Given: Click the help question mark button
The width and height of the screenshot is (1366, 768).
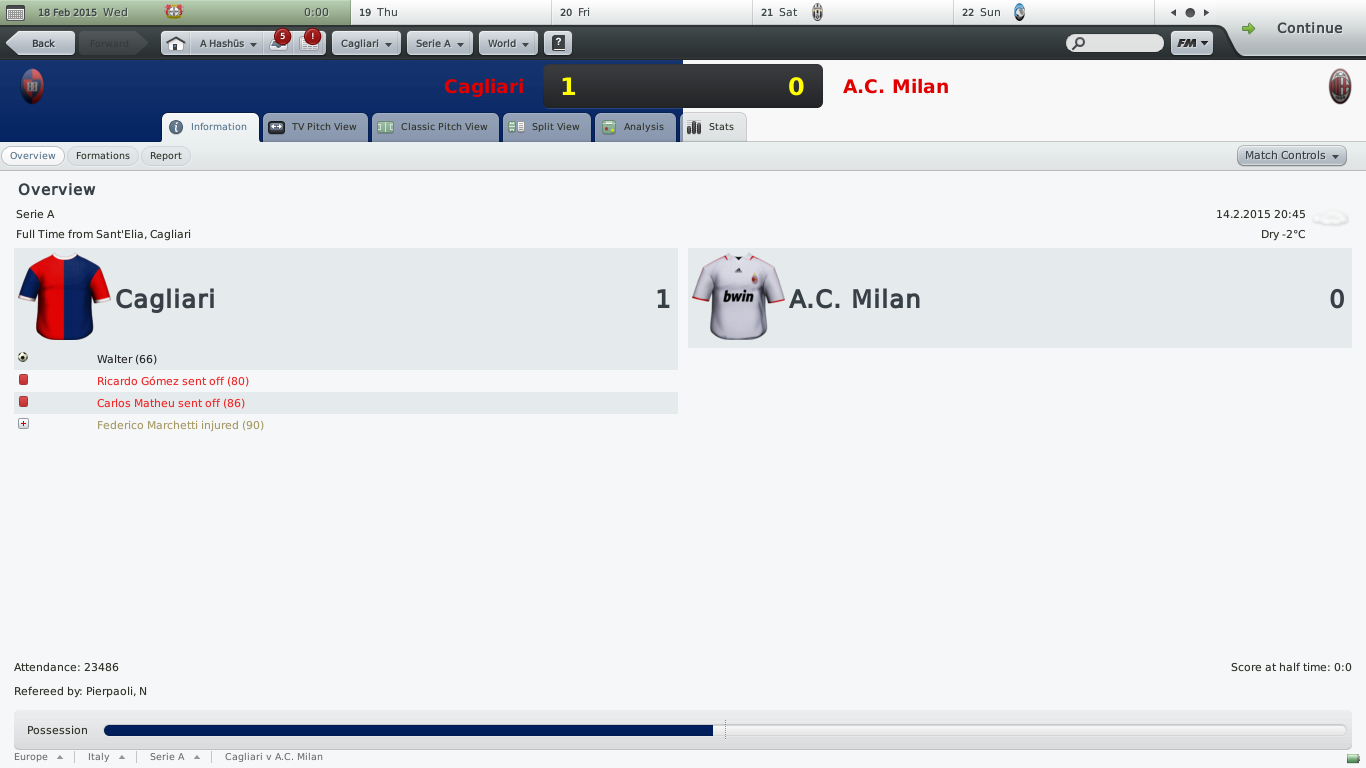Looking at the screenshot, I should click(558, 44).
